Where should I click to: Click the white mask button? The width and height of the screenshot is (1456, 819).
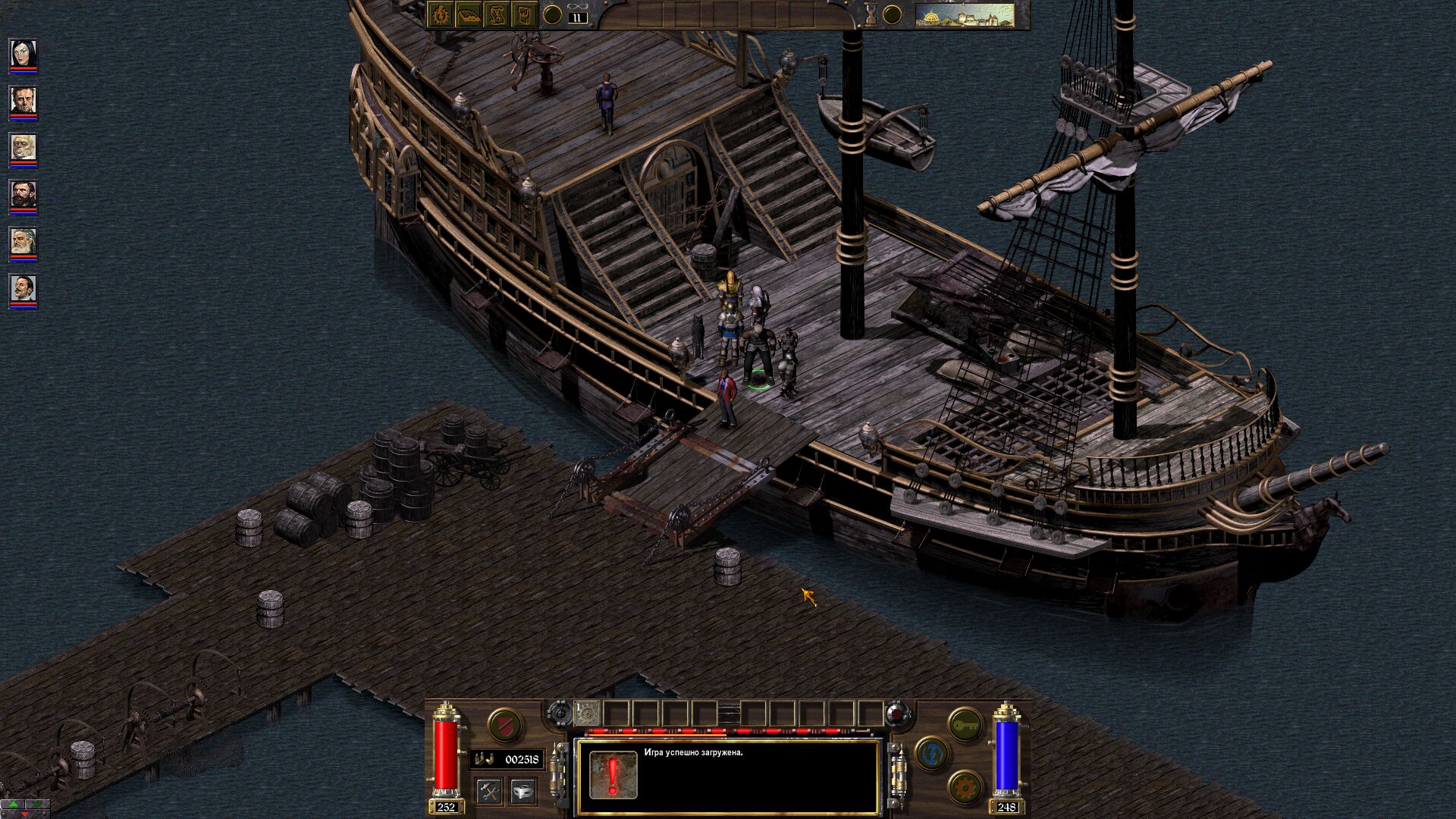click(x=522, y=792)
